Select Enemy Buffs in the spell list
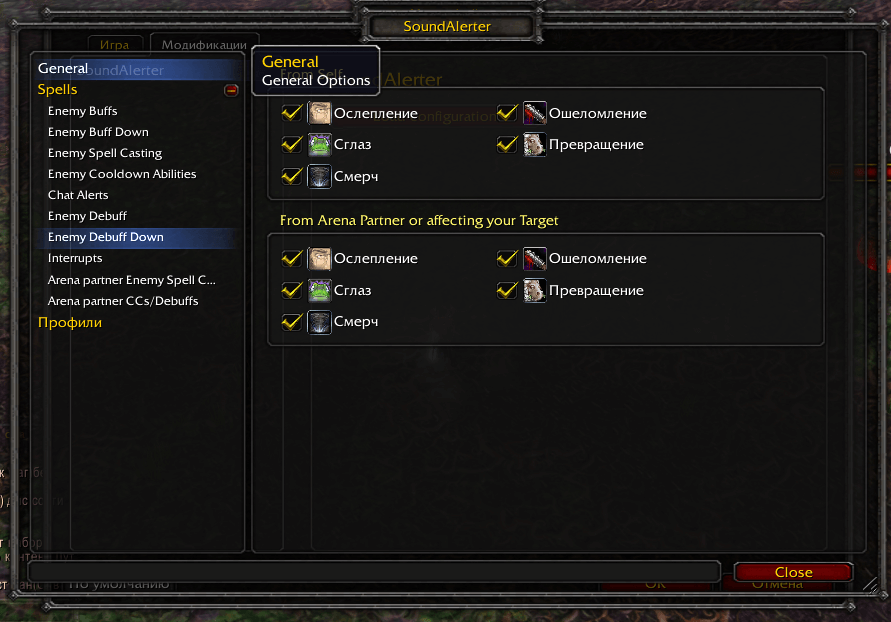This screenshot has width=891, height=622. (82, 111)
